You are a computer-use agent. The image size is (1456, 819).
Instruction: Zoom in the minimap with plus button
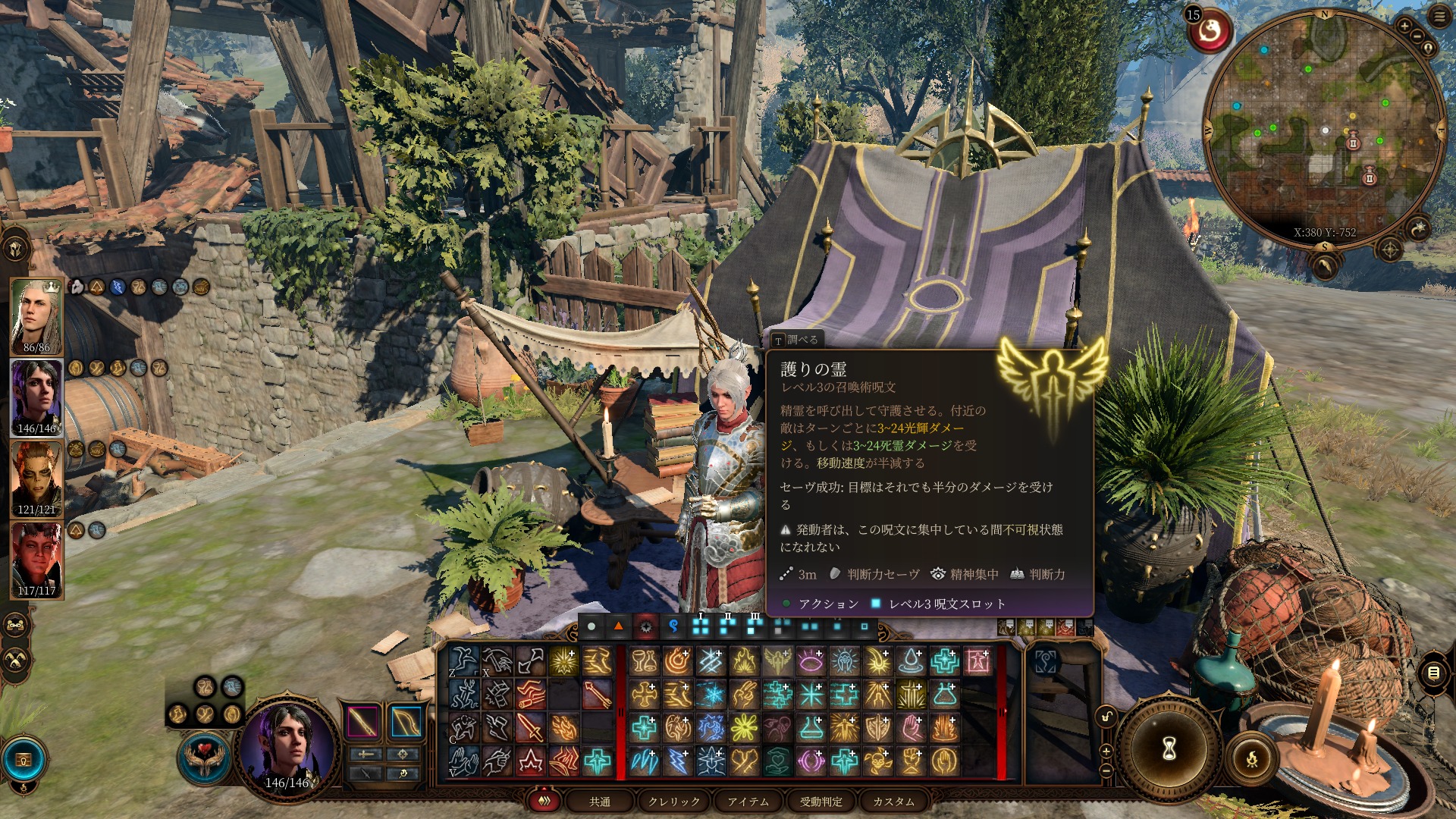click(1404, 26)
